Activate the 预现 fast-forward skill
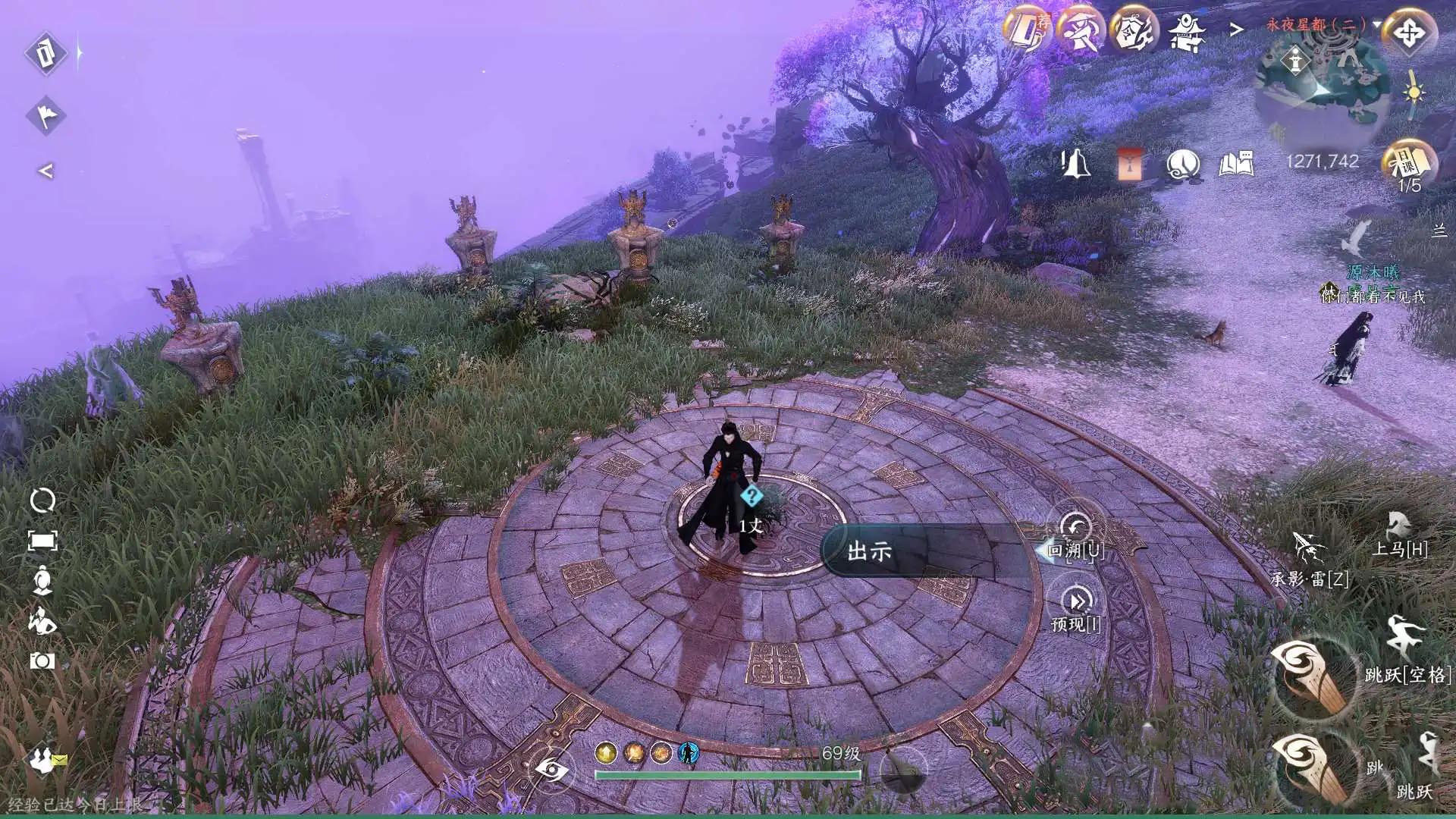1456x819 pixels. click(1077, 601)
